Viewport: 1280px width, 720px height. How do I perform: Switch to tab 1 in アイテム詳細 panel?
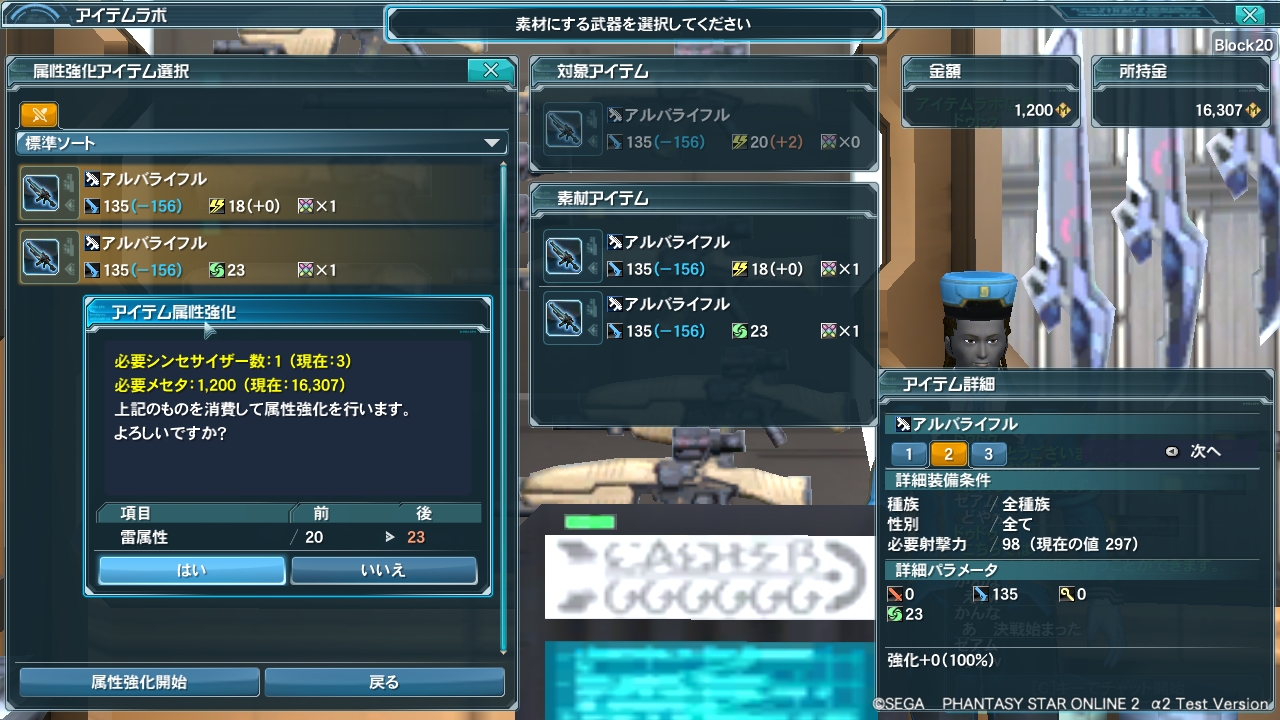[x=909, y=452]
